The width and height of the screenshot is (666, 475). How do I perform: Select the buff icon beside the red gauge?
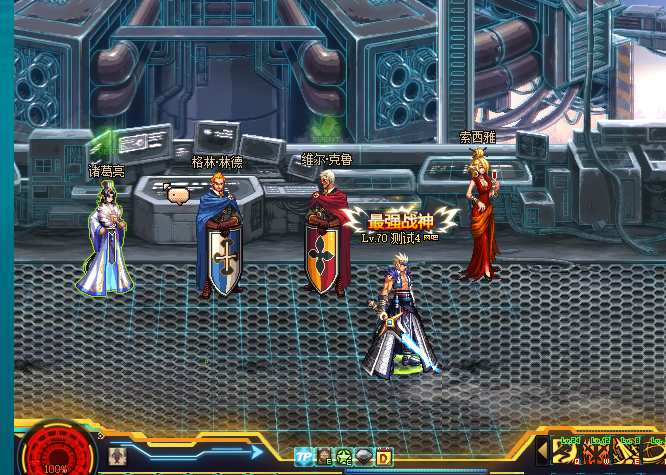click(x=117, y=456)
